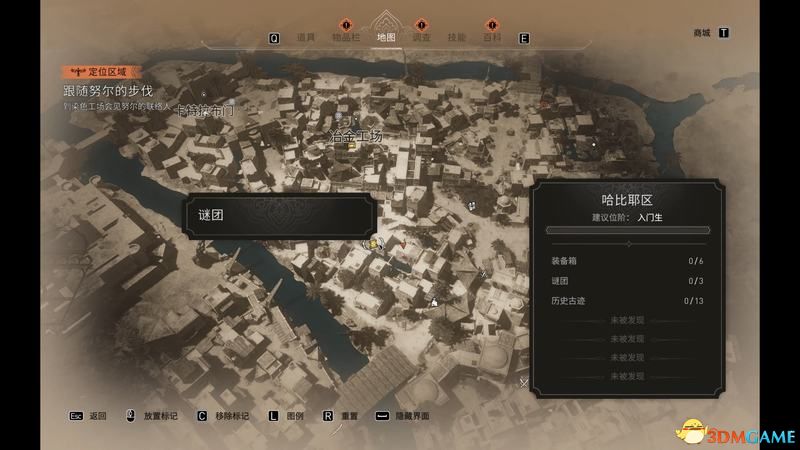Click the red player marker on the map

point(402,242)
